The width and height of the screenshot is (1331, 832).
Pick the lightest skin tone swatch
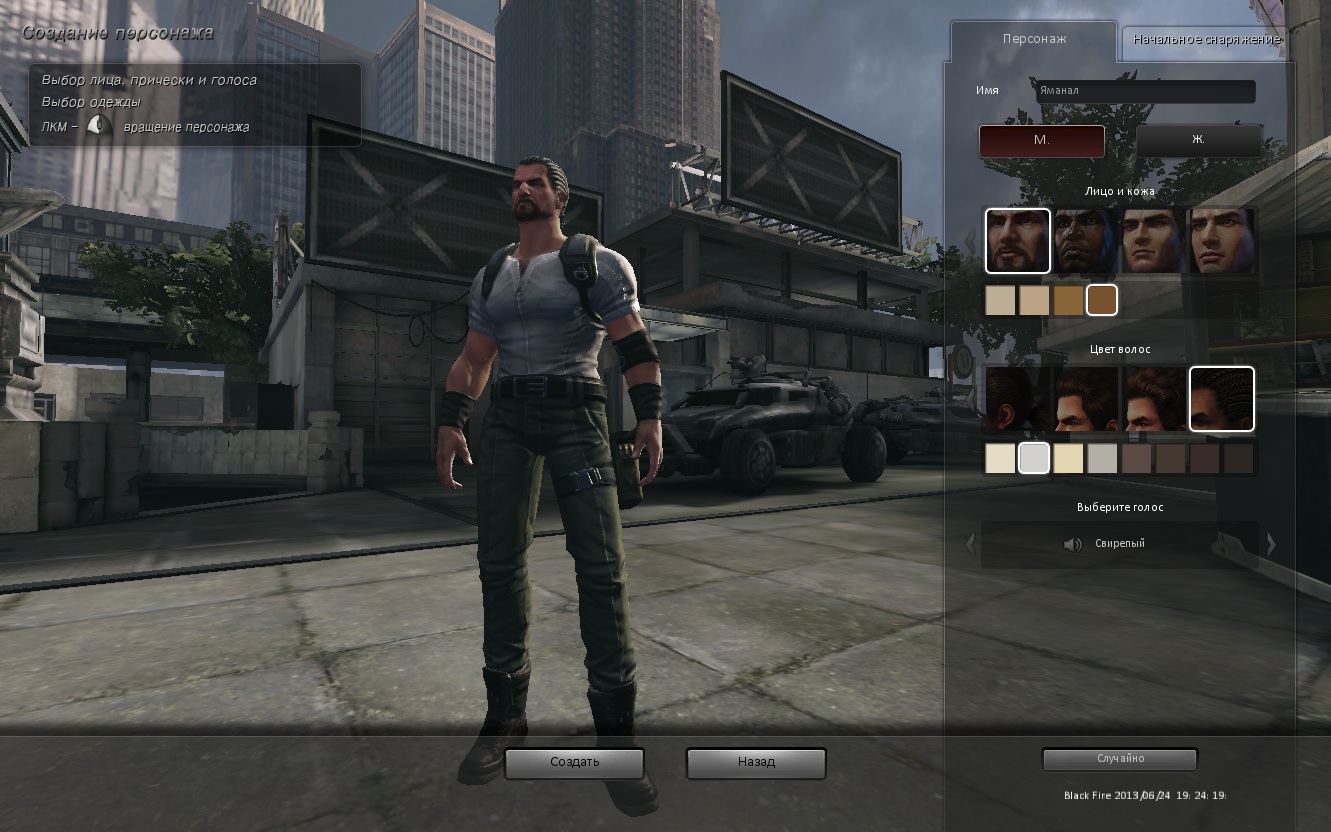click(1000, 300)
